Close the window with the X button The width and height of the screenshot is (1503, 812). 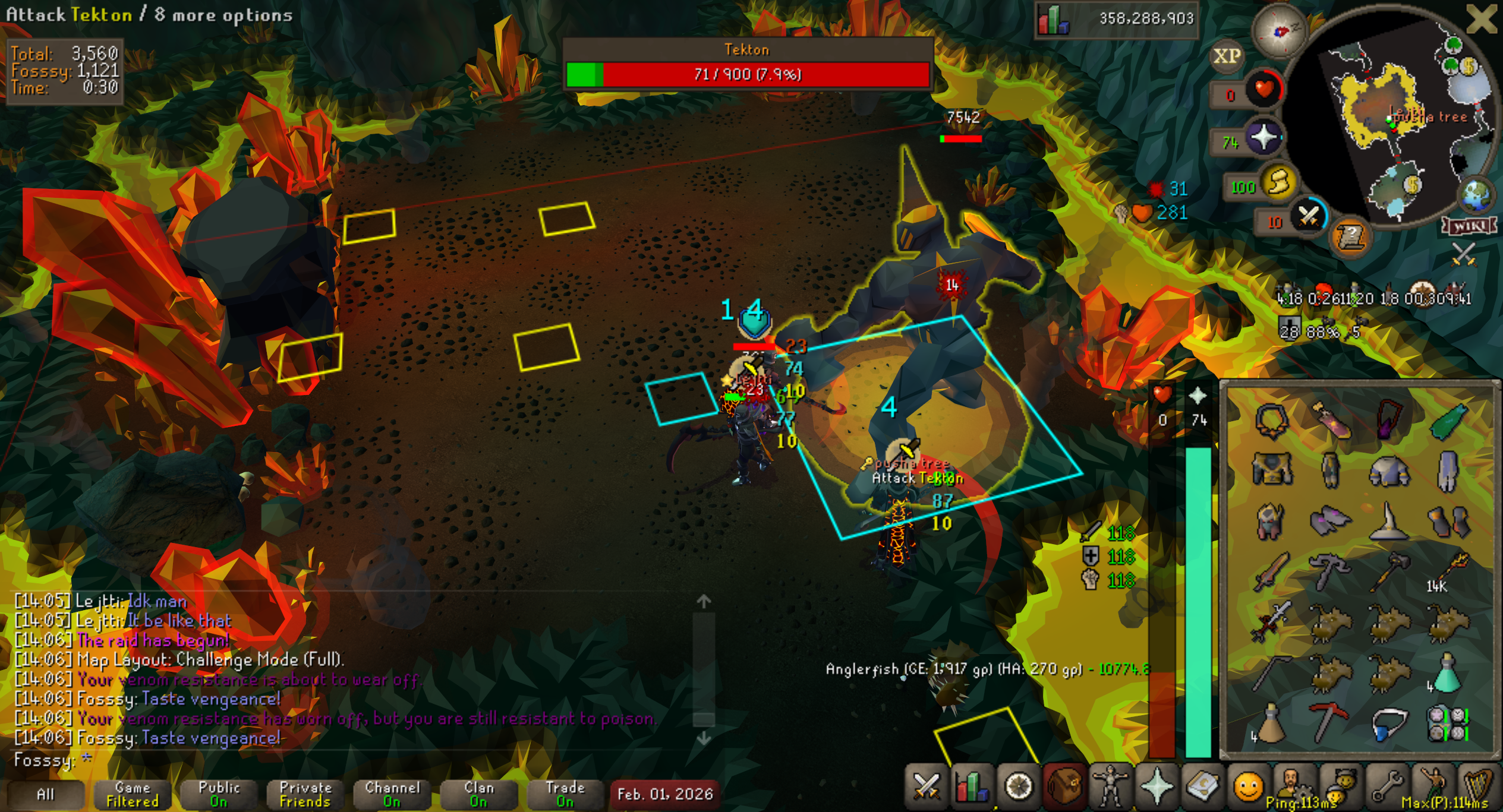(x=1481, y=19)
